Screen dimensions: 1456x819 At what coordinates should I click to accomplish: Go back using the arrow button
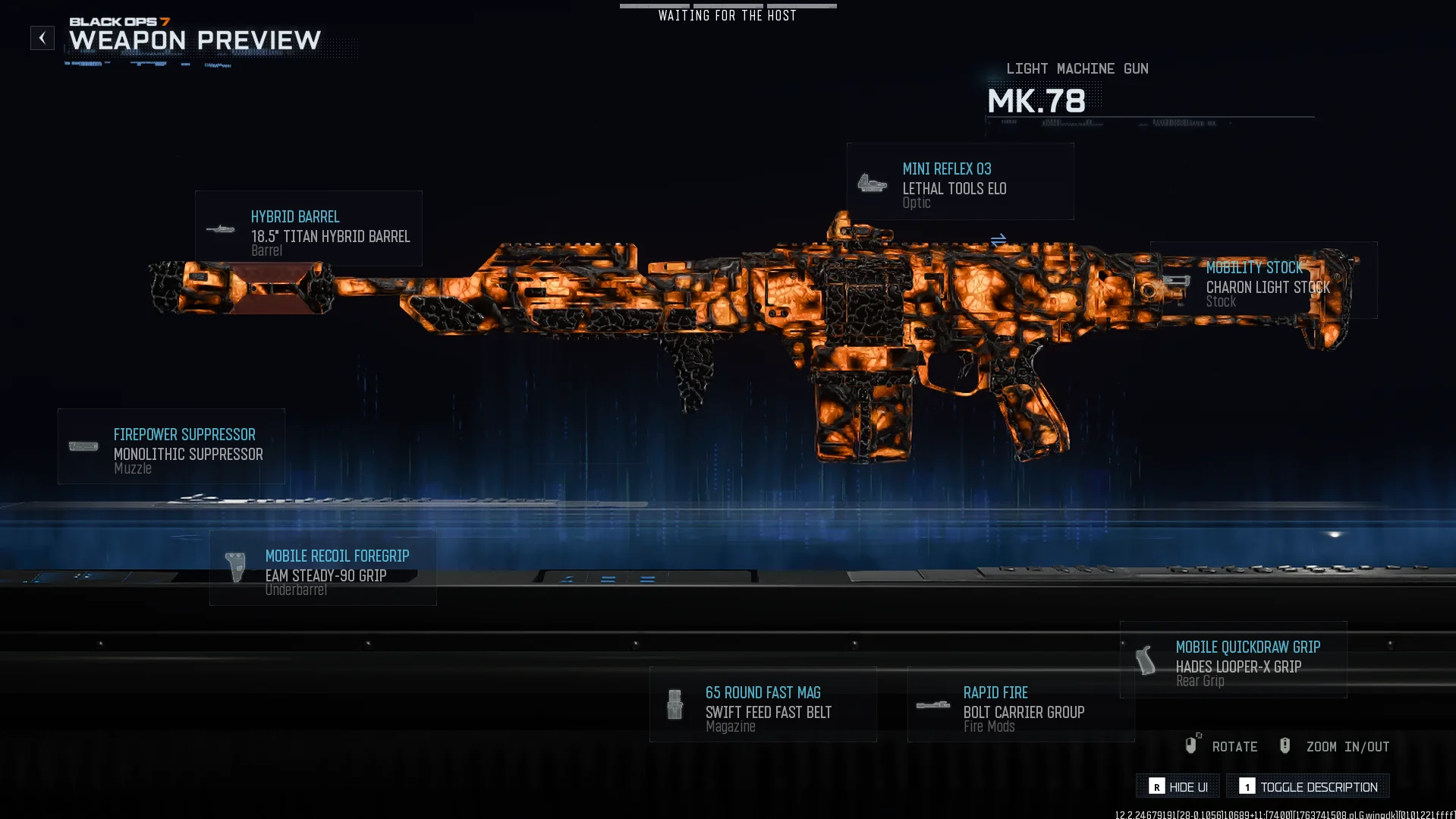click(x=42, y=38)
